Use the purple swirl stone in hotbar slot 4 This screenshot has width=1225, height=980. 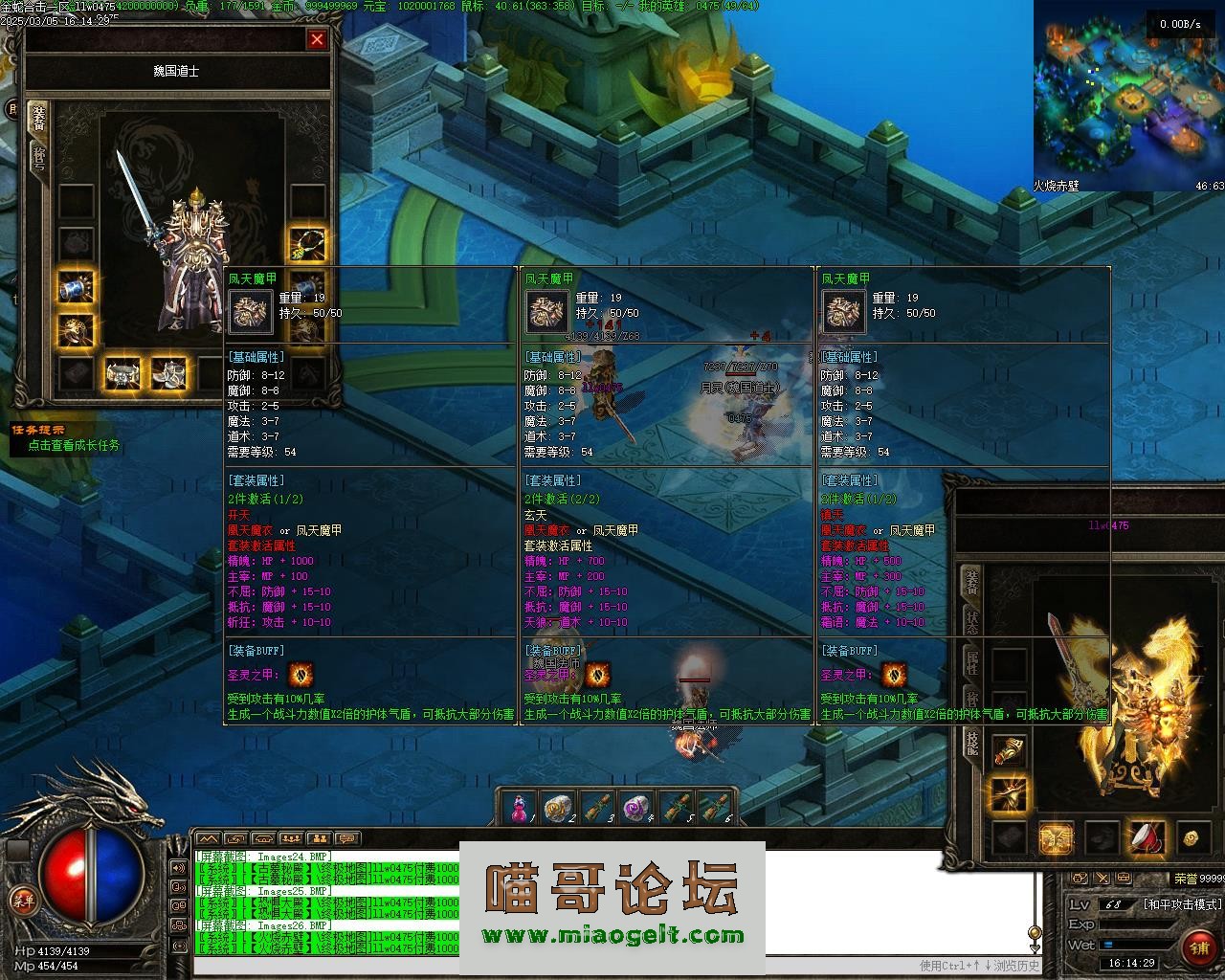pos(635,808)
